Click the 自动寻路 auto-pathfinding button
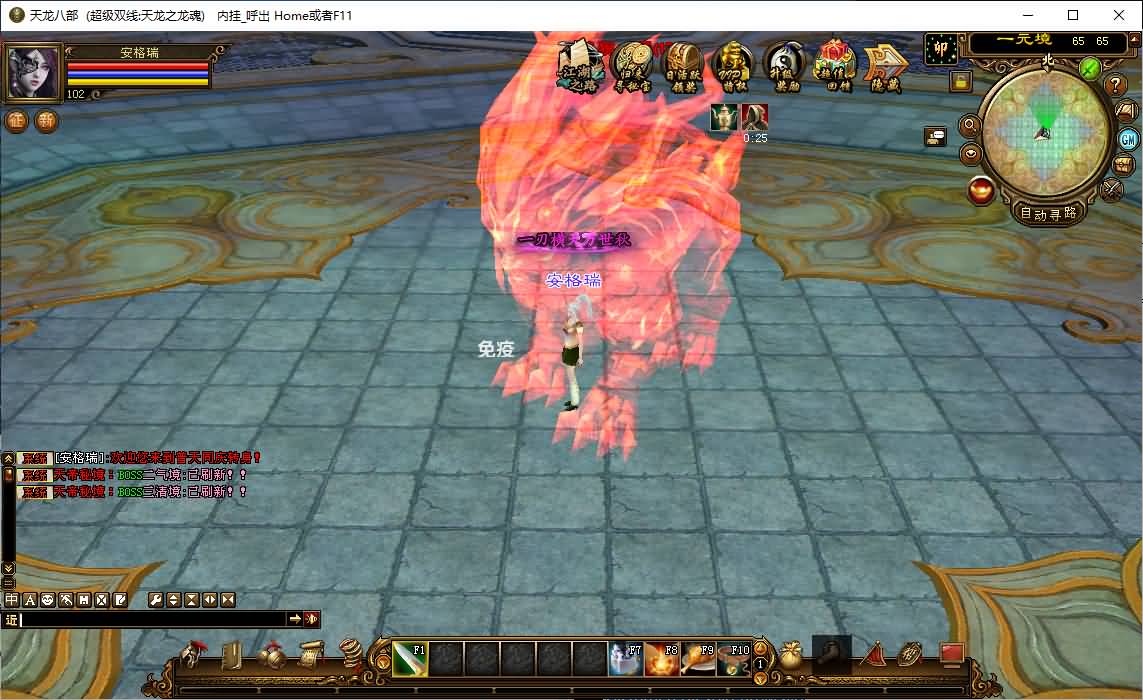The width and height of the screenshot is (1143, 700). (1048, 213)
